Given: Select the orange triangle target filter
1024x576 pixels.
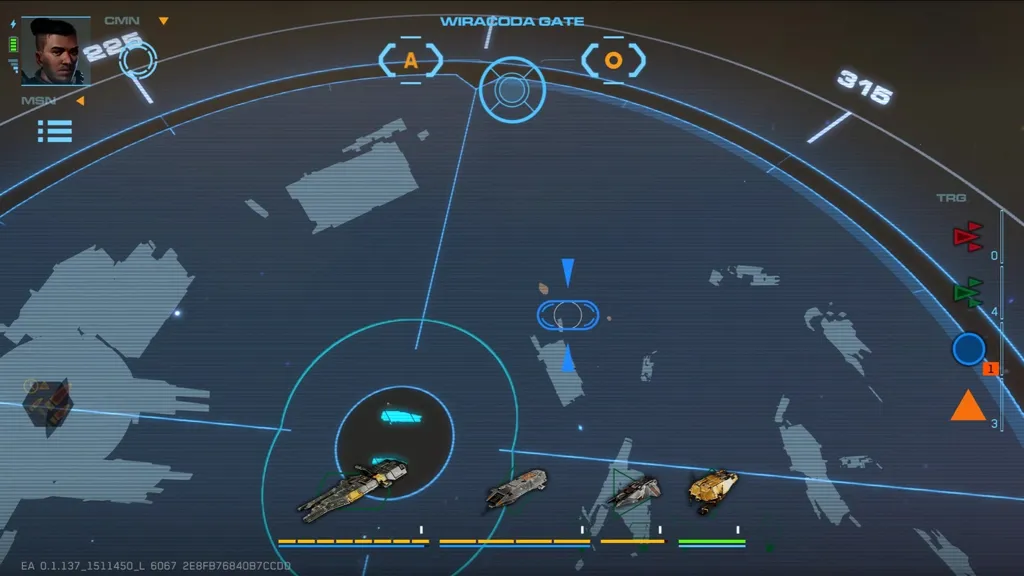Looking at the screenshot, I should (968, 406).
